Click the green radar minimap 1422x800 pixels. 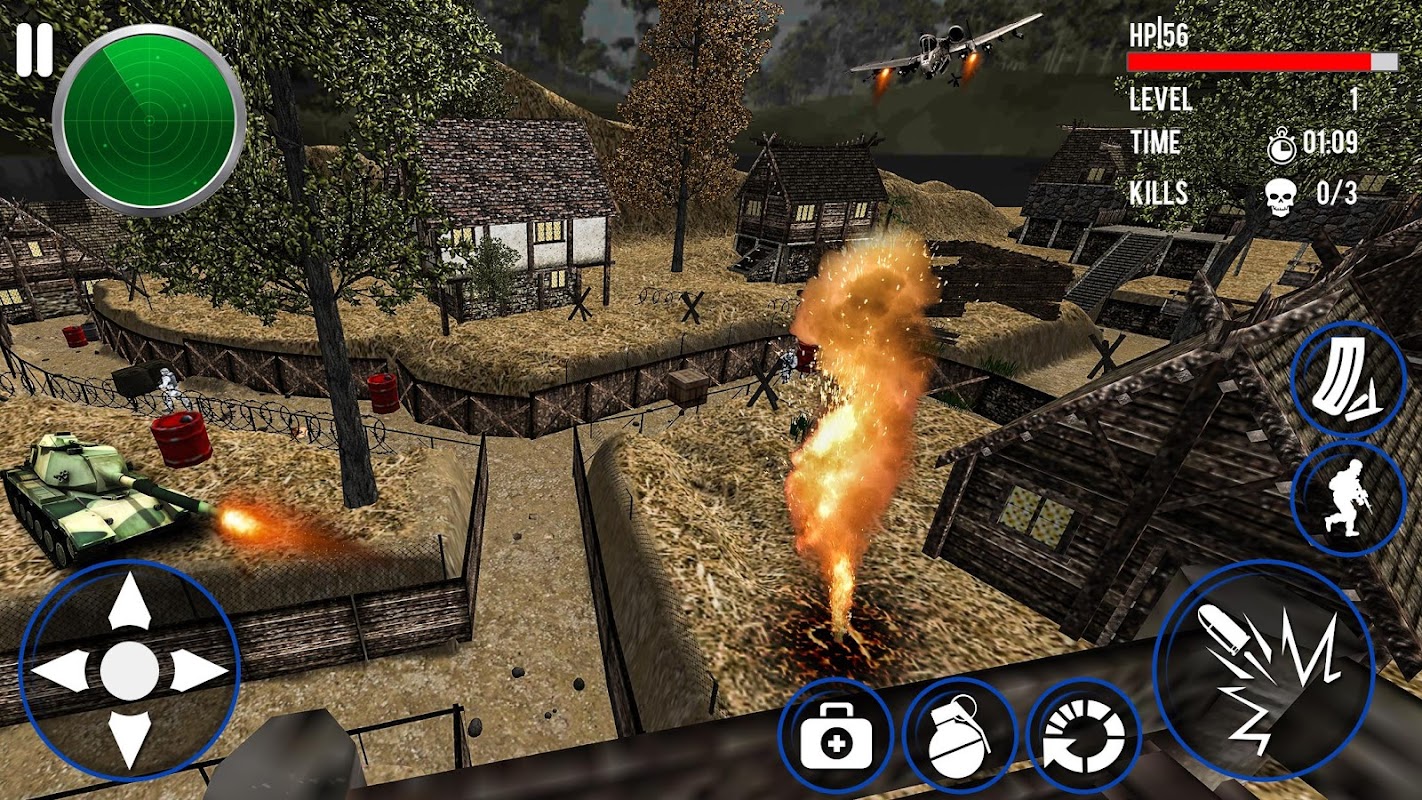click(149, 120)
